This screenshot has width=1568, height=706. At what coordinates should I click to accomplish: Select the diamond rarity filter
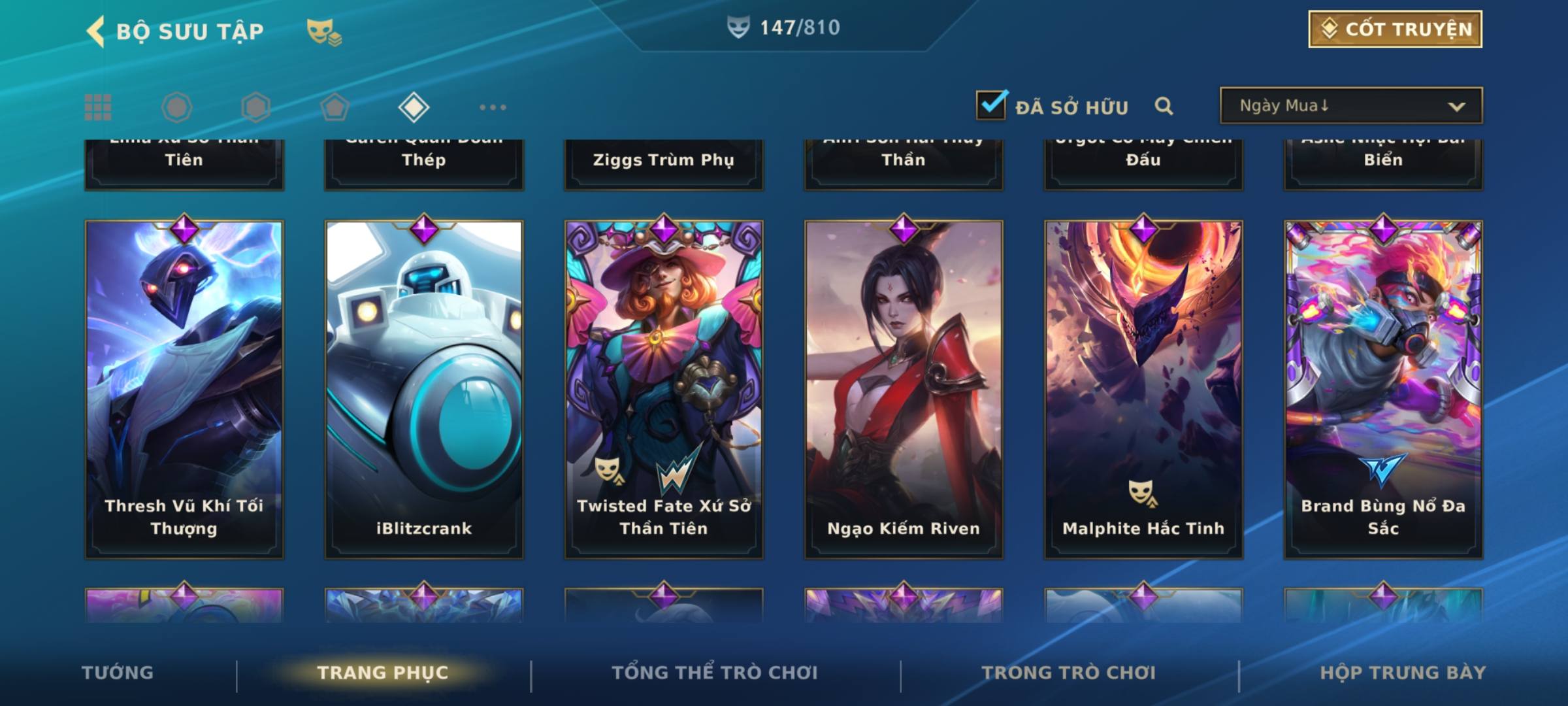click(414, 107)
